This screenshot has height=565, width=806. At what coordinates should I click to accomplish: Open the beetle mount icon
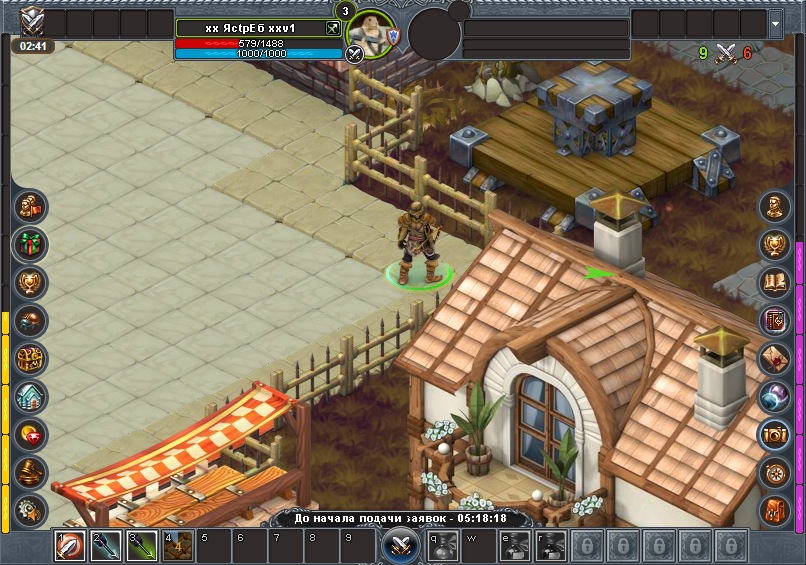30,320
